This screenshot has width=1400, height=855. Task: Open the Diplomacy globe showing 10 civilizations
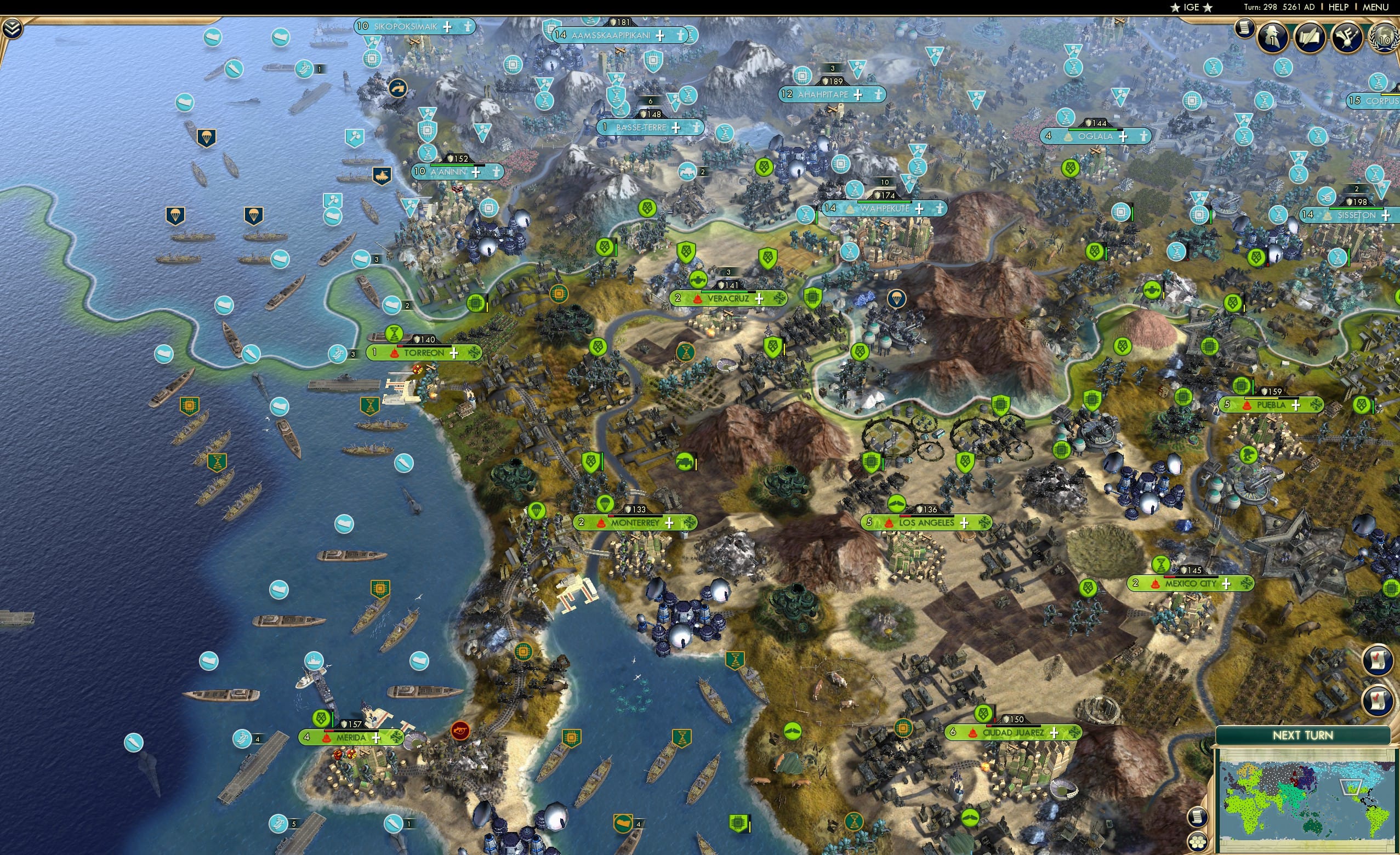click(x=1385, y=37)
